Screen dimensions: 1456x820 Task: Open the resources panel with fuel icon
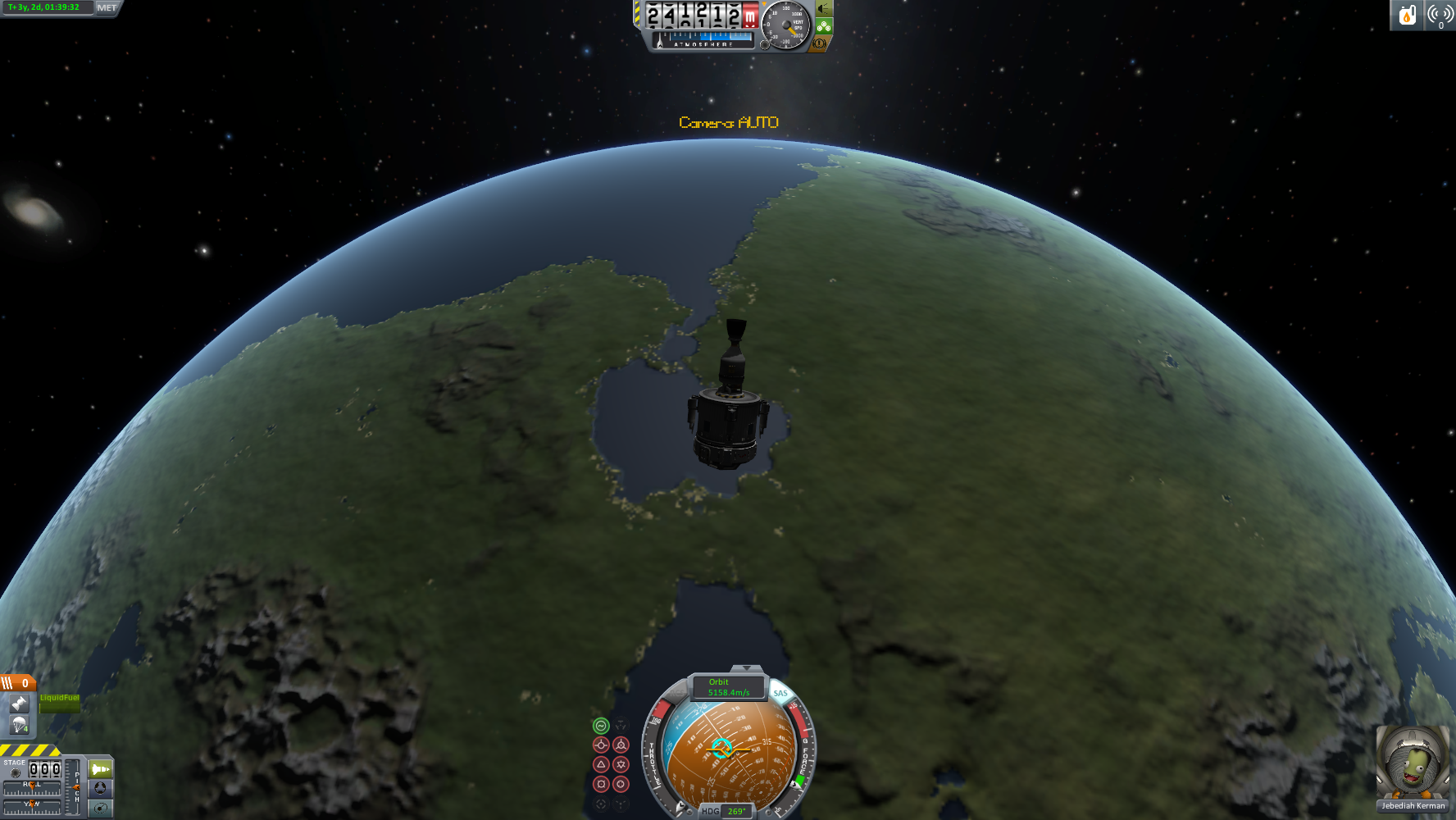(x=1407, y=16)
